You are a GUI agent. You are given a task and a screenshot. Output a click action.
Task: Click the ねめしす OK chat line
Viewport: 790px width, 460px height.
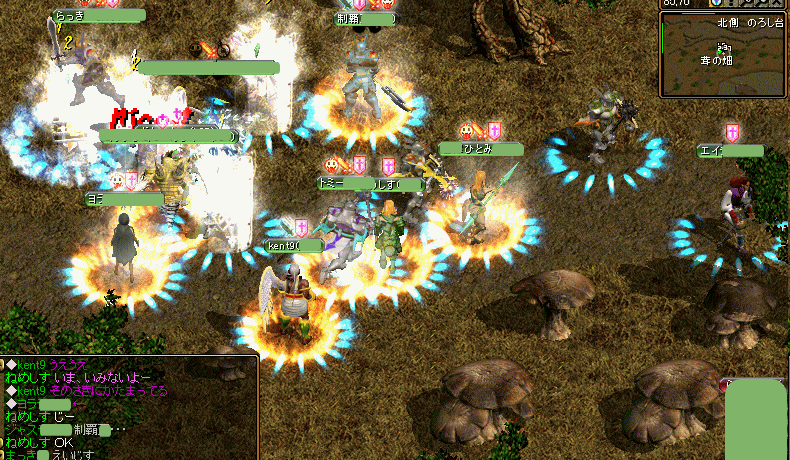click(39, 442)
